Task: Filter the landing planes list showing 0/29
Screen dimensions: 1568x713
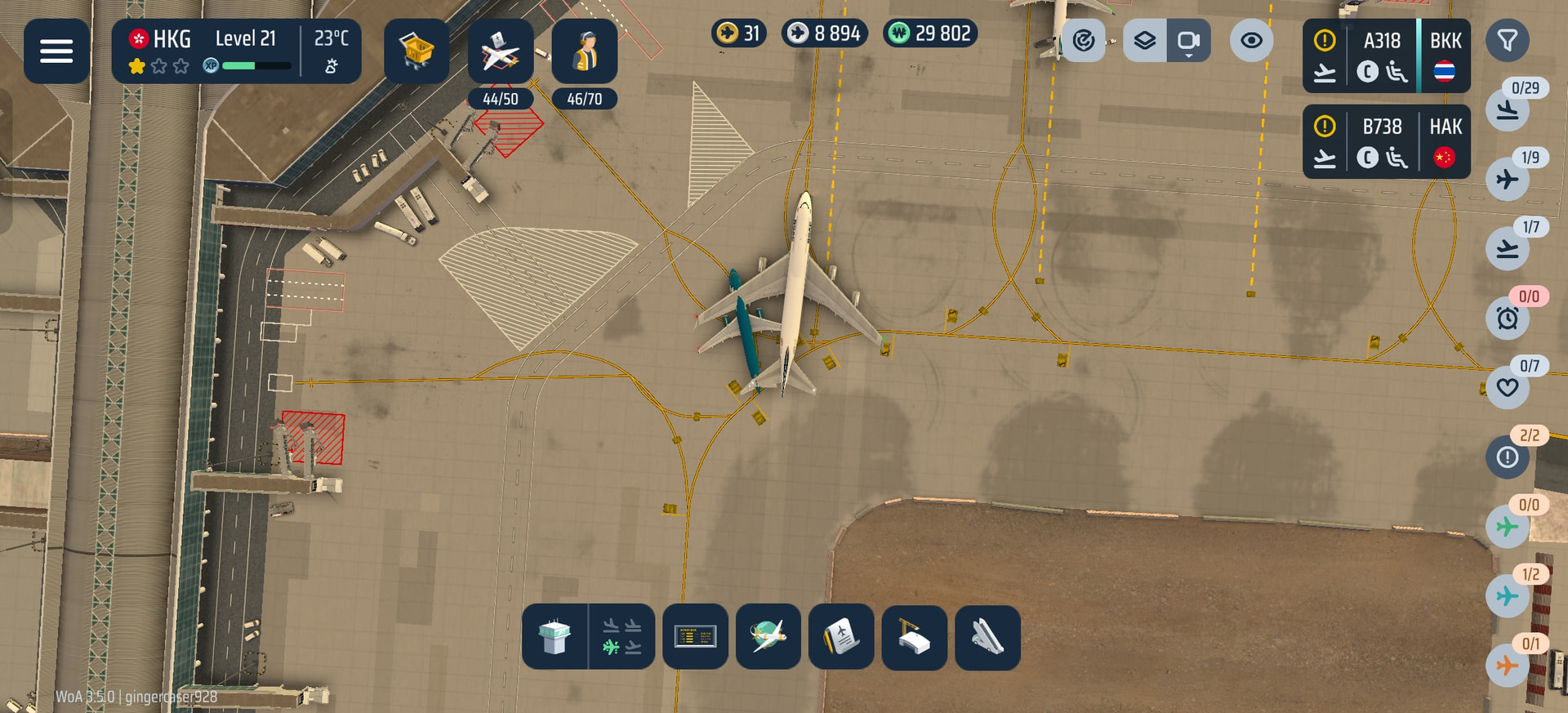Action: pyautogui.click(x=1508, y=109)
